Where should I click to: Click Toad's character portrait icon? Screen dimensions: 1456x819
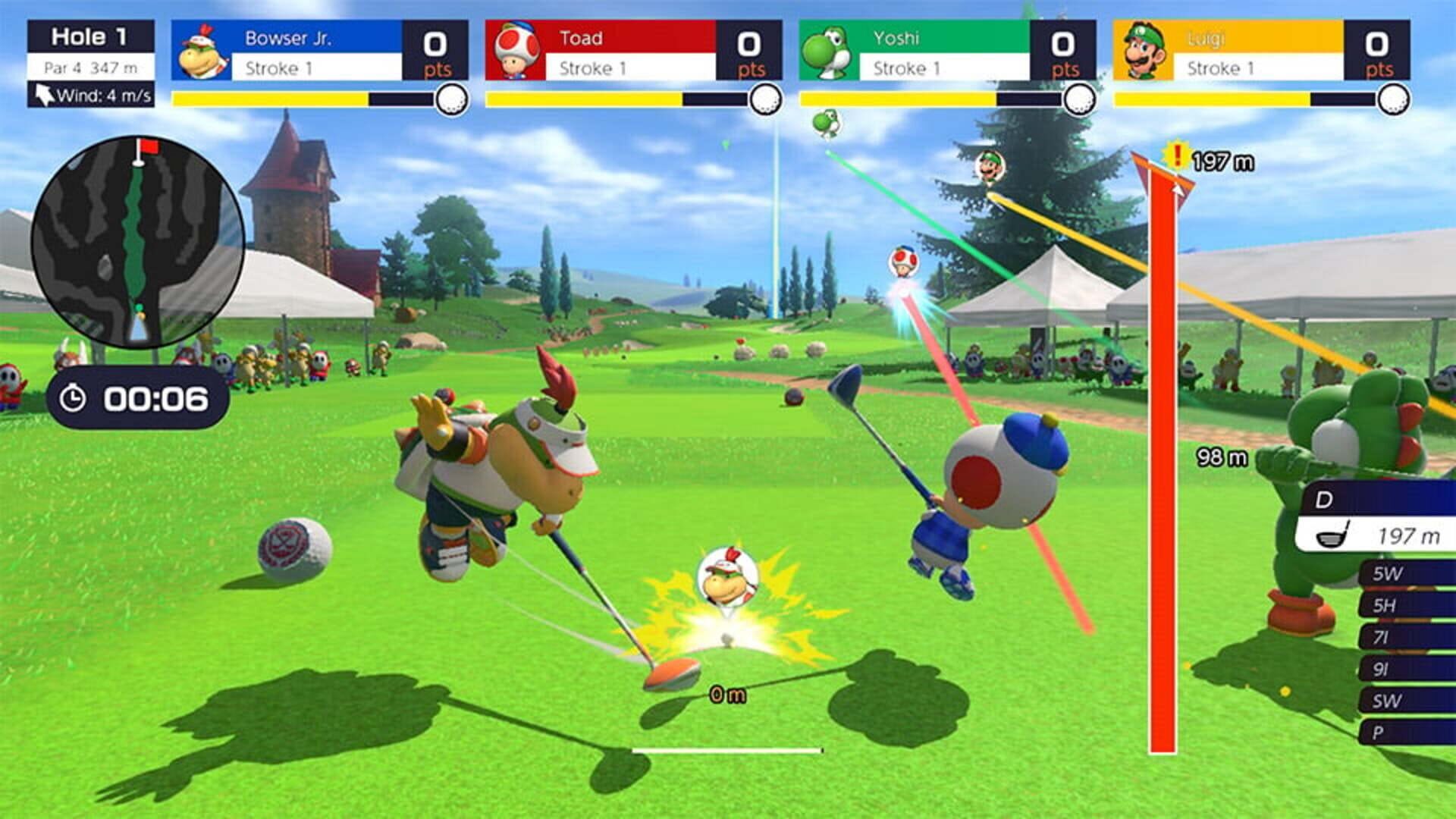(x=519, y=50)
